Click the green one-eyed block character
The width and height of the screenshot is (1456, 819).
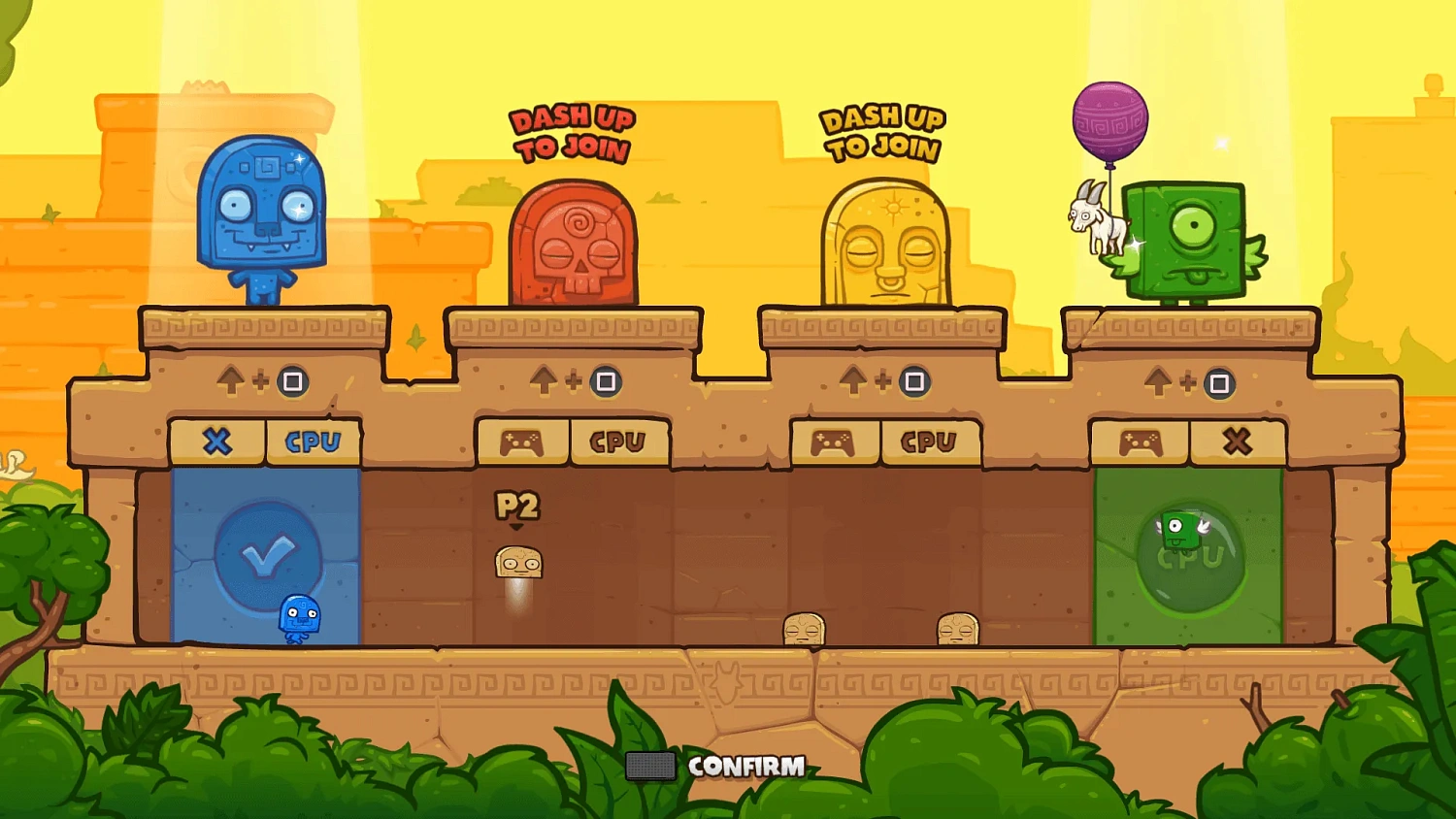click(x=1186, y=243)
